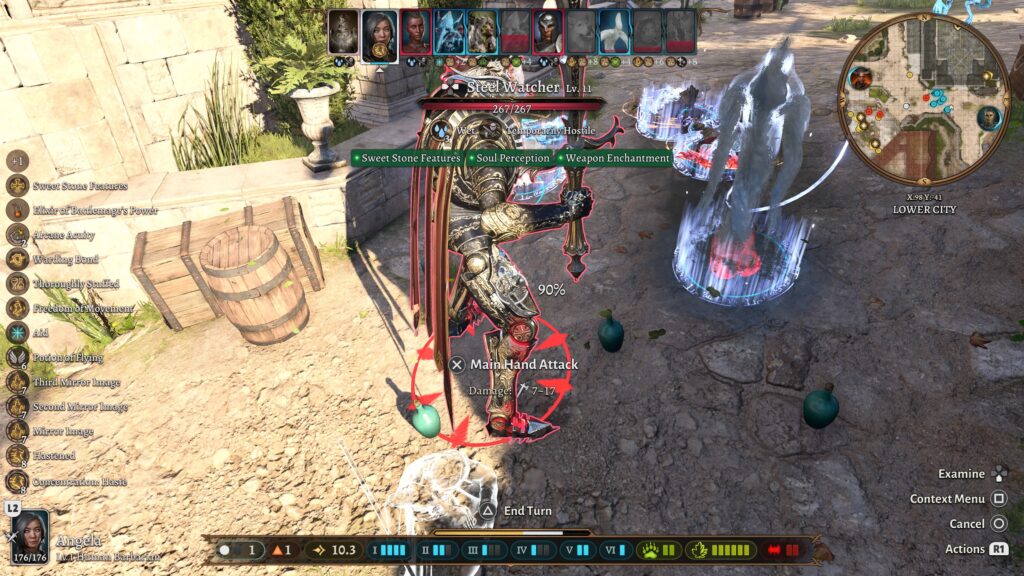Inspect the Concentration: Haste status icon
This screenshot has height=576, width=1024.
(18, 481)
